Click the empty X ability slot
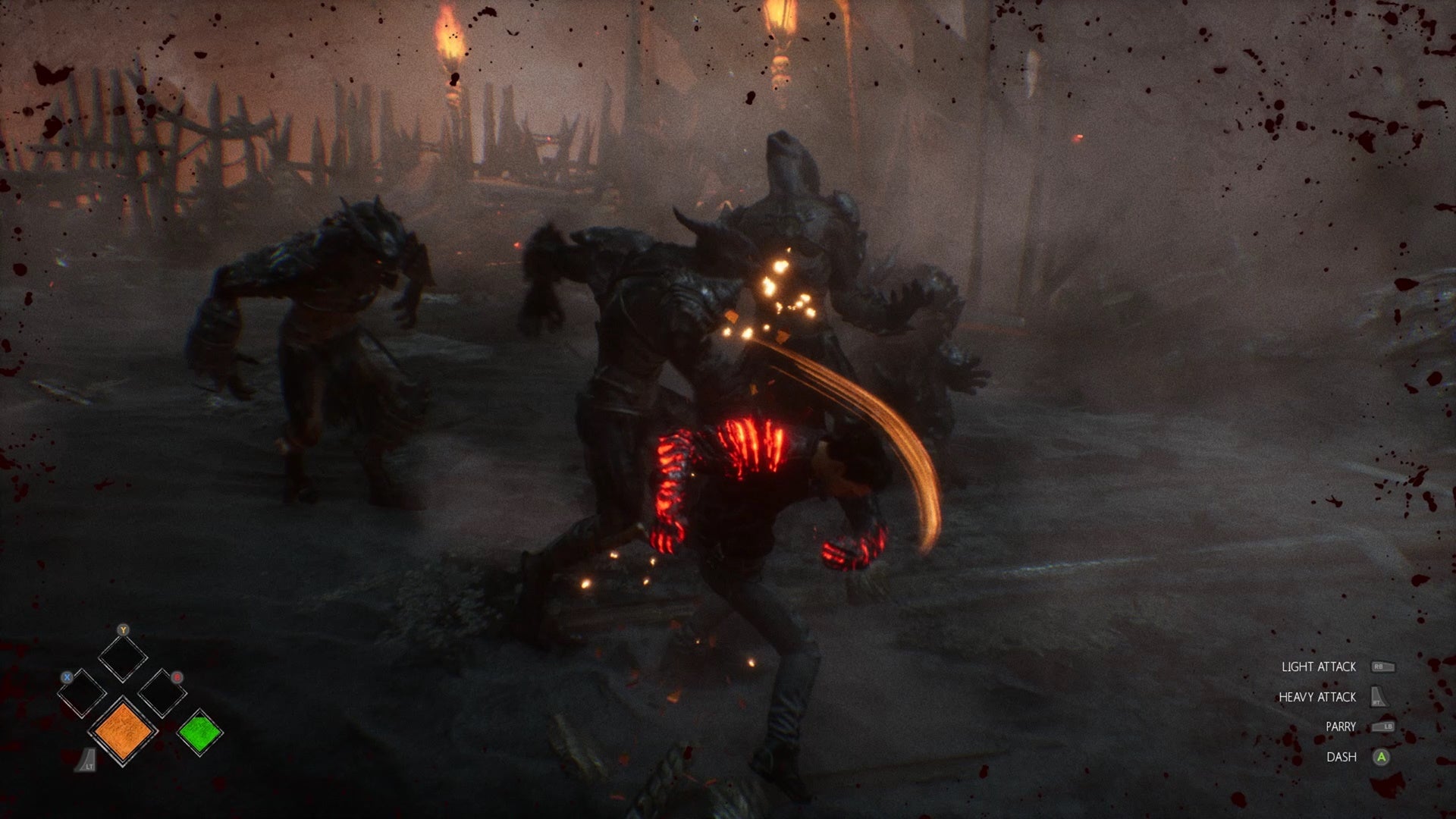The image size is (1456, 819). point(81,692)
